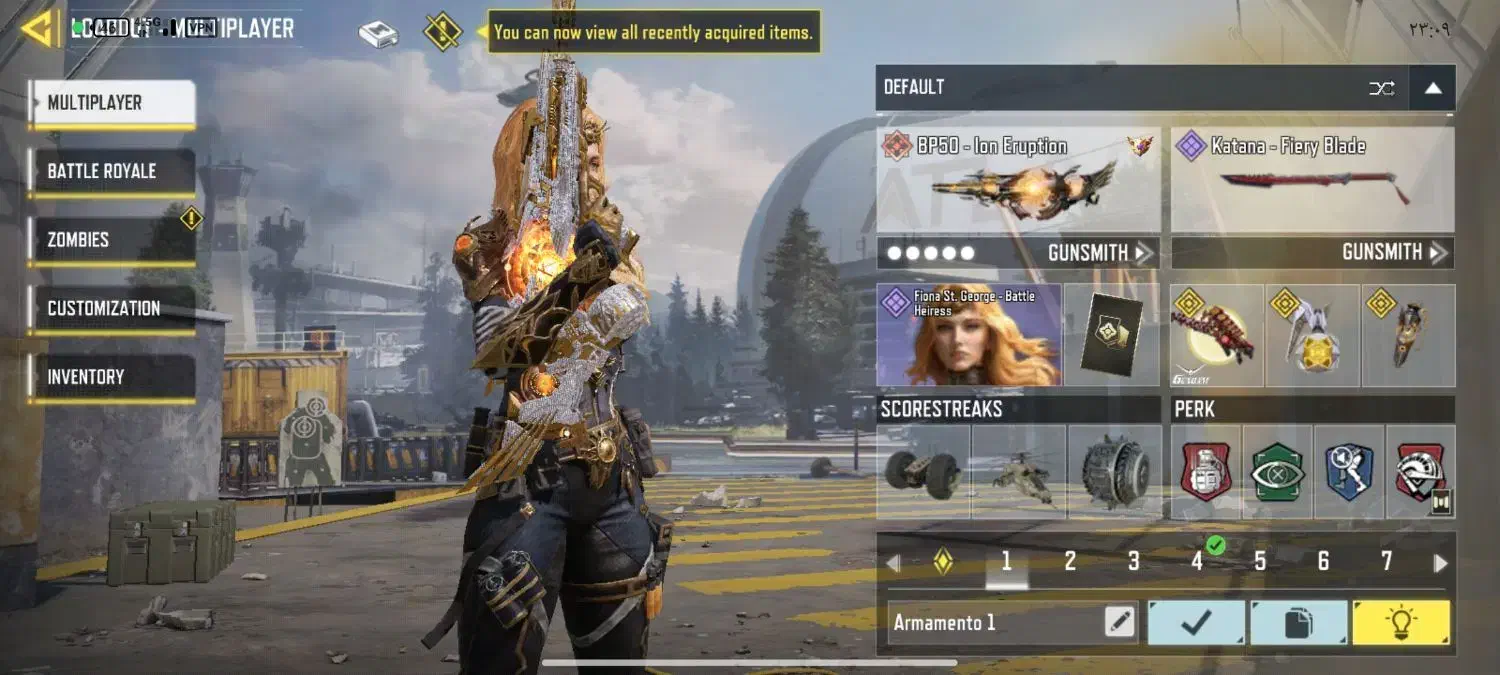Choose the Fiona St. George operator portrait
This screenshot has height=675, width=1500.
point(968,335)
